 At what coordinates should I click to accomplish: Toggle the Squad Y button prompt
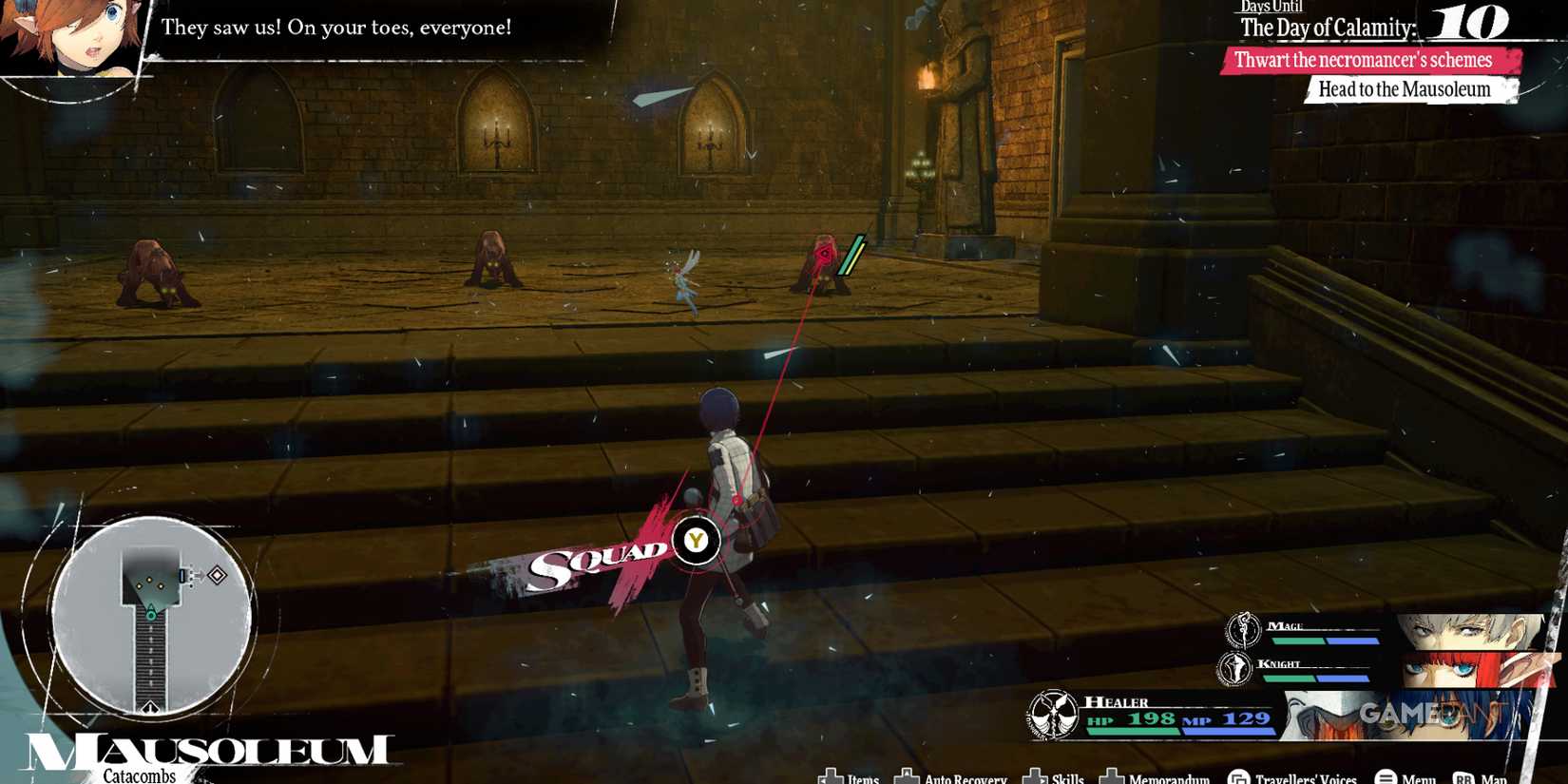[697, 540]
